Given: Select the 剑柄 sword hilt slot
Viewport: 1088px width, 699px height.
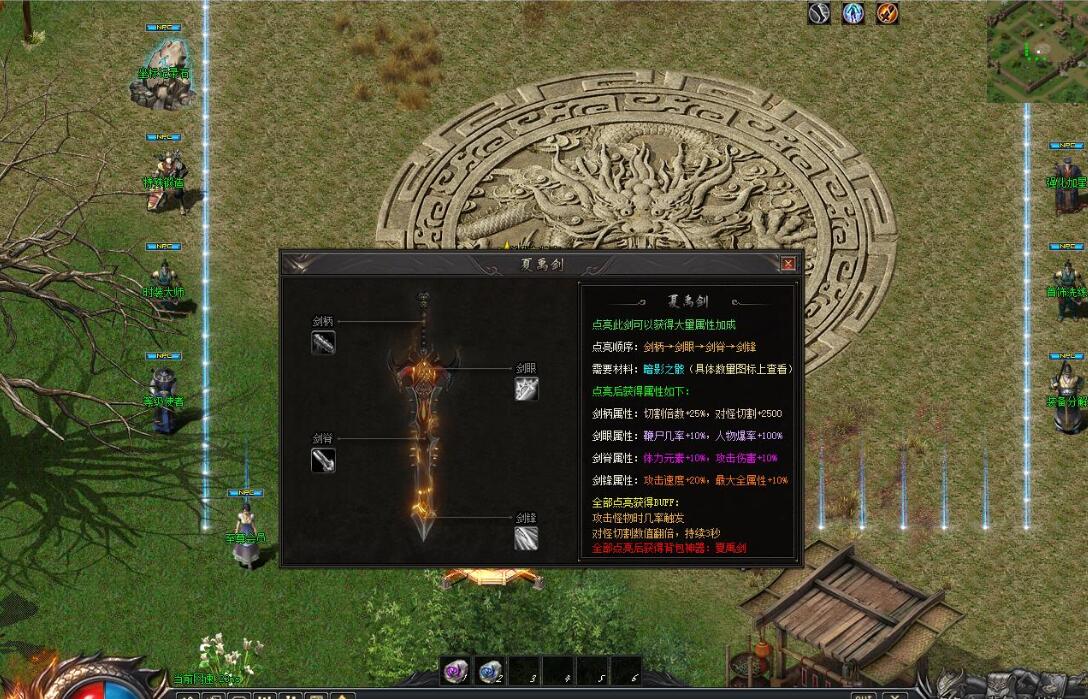Looking at the screenshot, I should (x=323, y=342).
